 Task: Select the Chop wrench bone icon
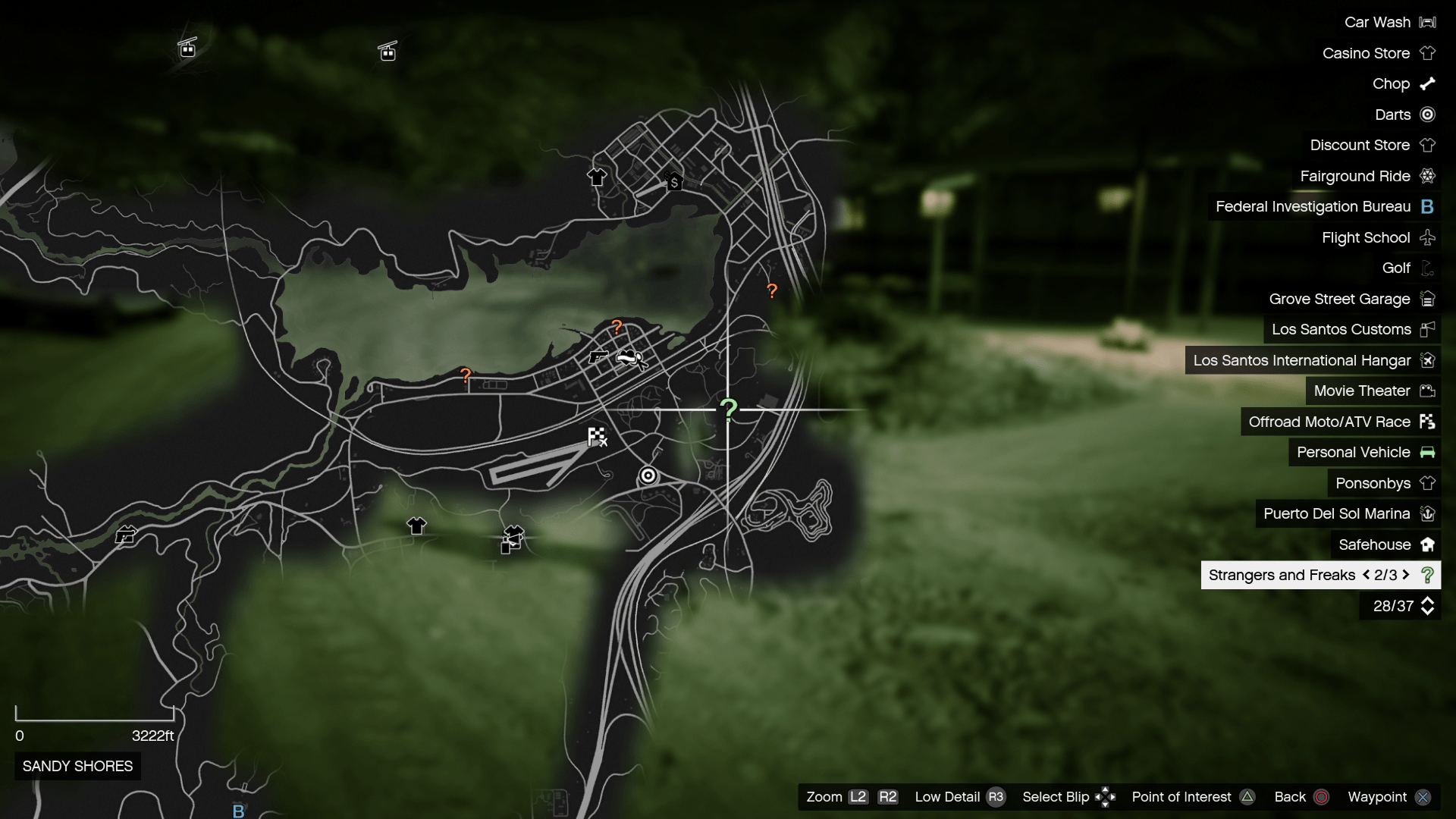pos(1429,83)
